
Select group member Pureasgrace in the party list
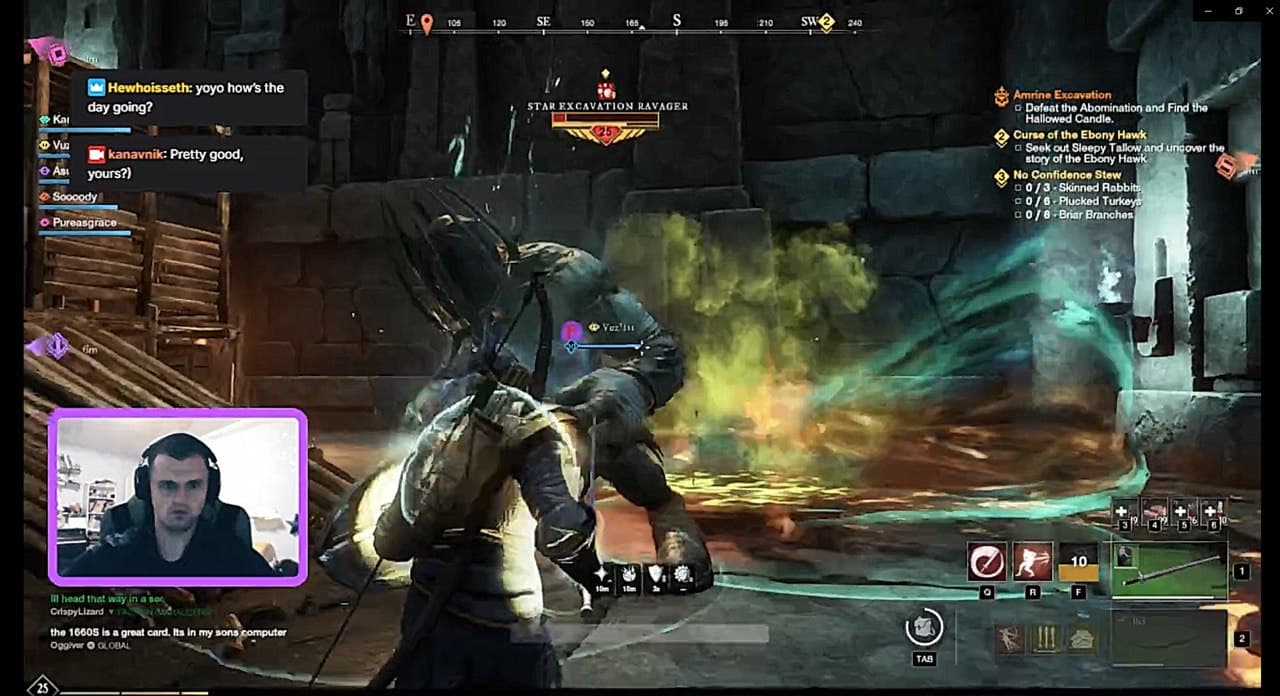(x=85, y=223)
